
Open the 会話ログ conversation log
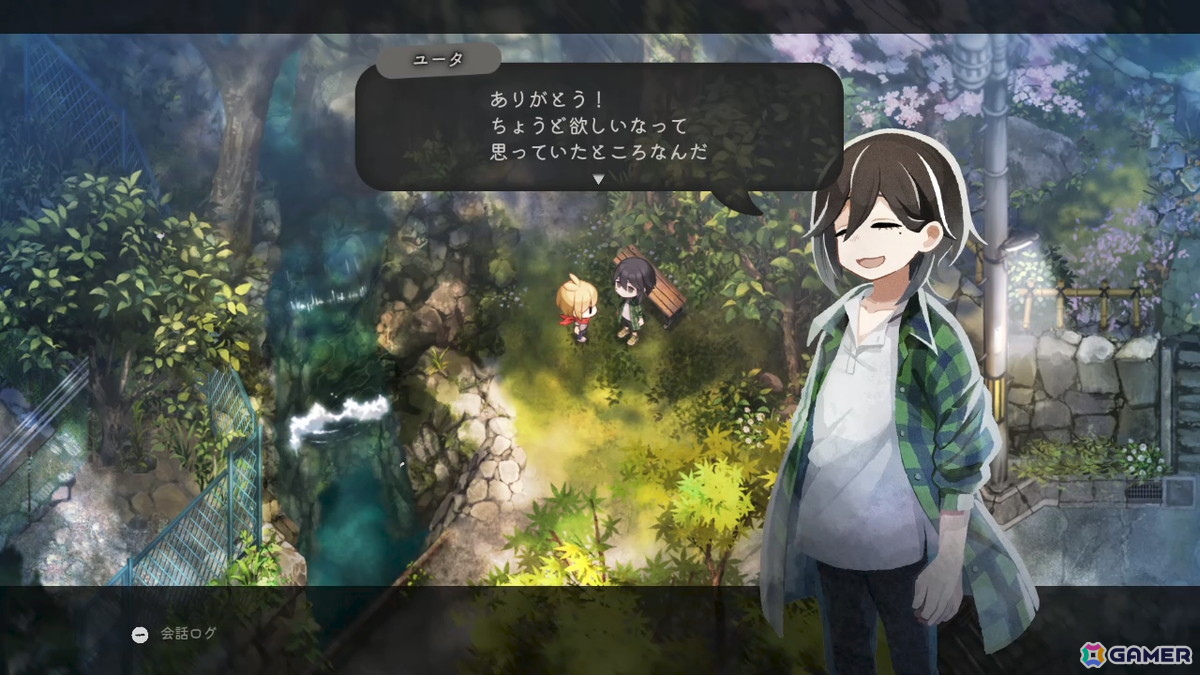175,634
